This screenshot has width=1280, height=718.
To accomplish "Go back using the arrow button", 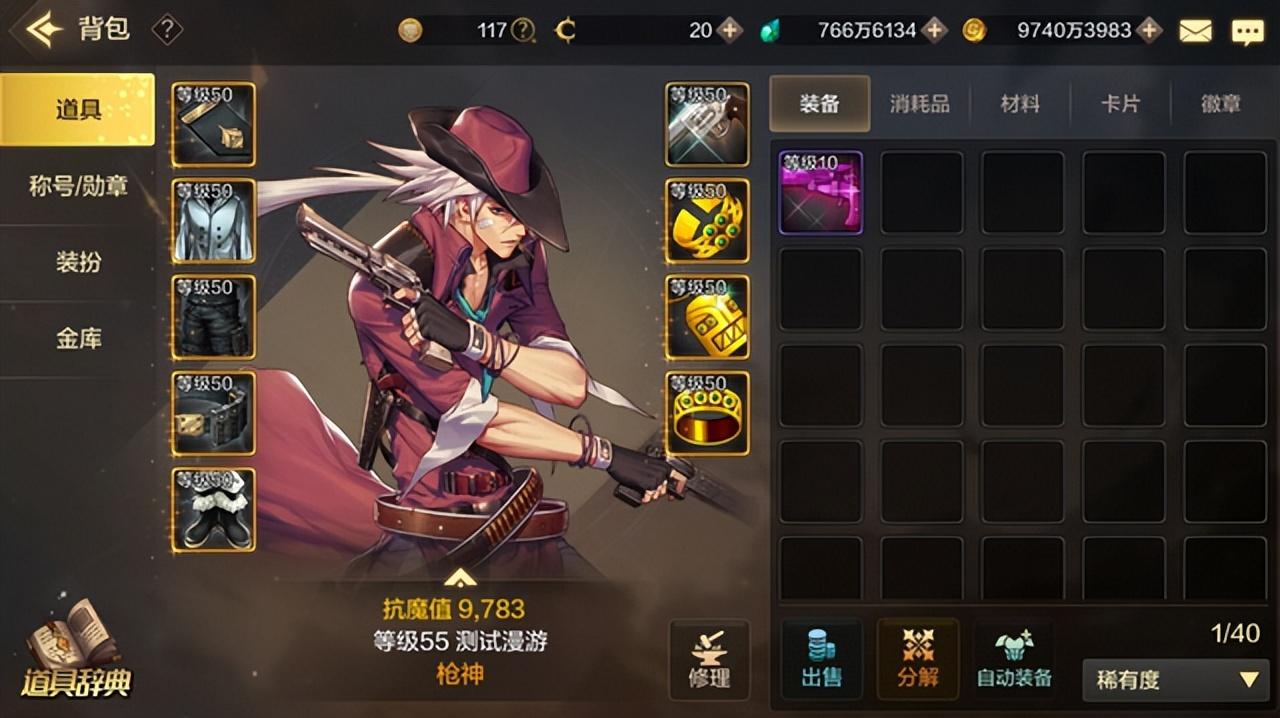I will point(44,30).
